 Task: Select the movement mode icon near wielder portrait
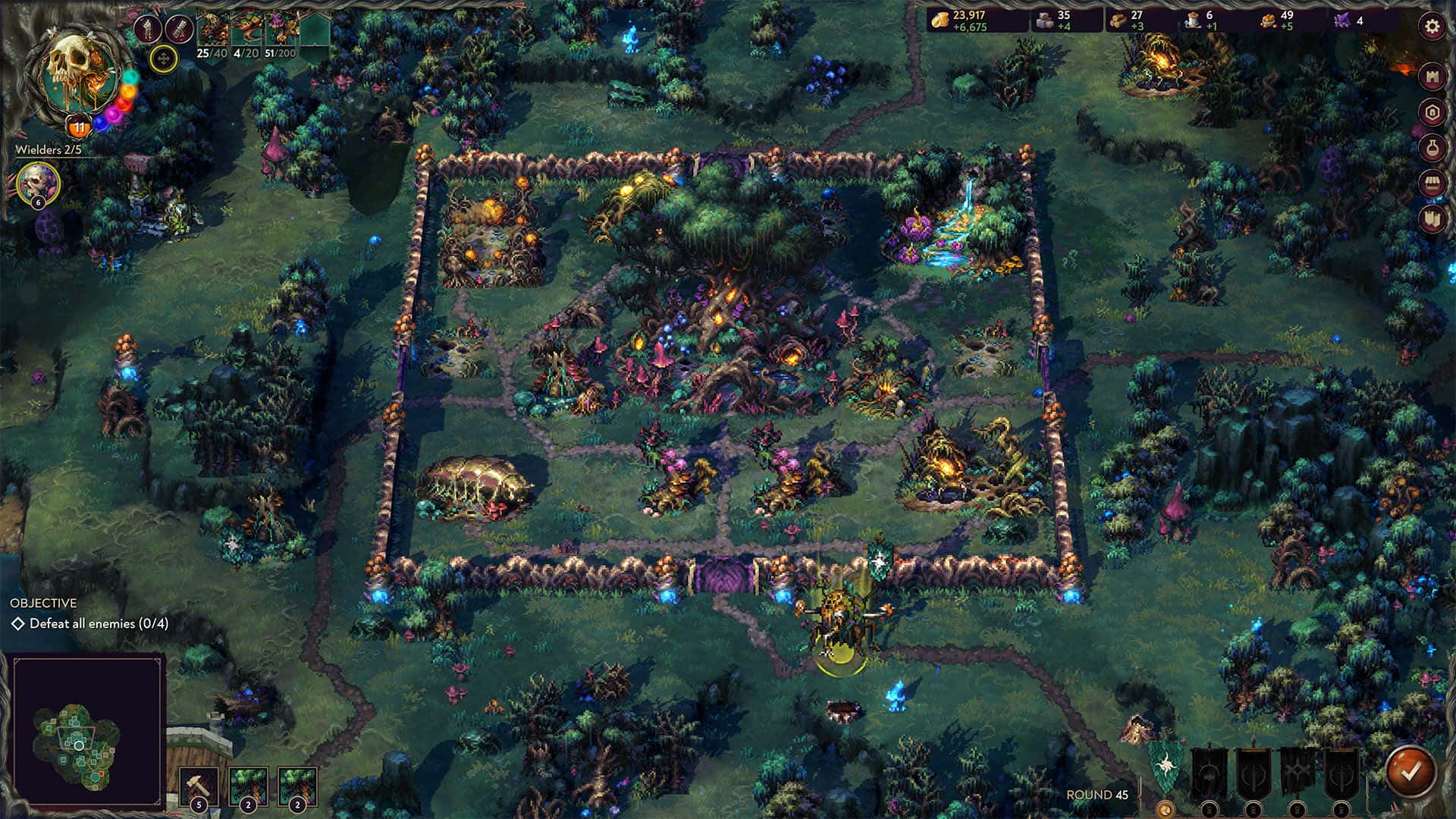click(x=164, y=61)
